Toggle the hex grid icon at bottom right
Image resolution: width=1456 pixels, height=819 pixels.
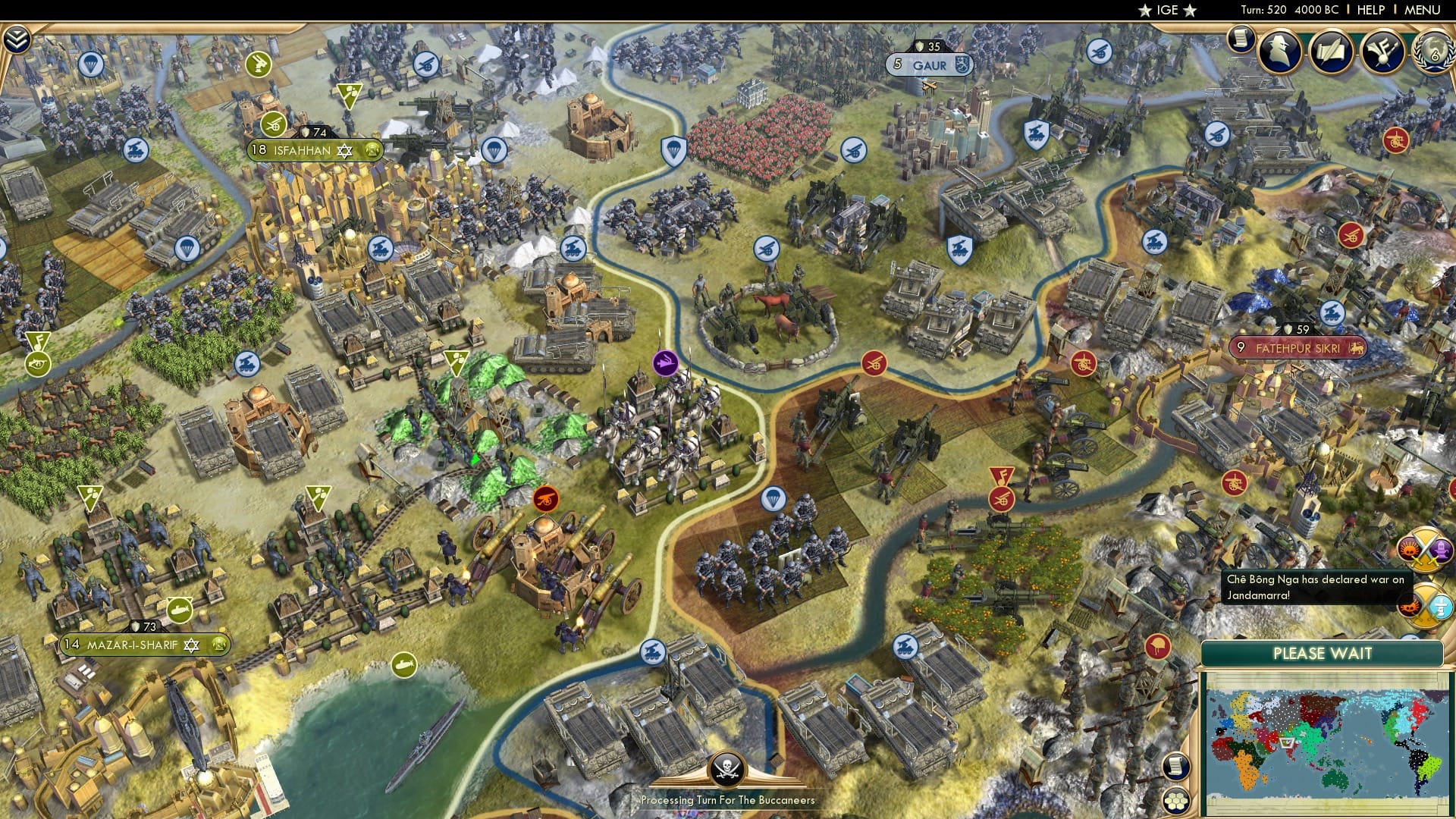point(1175,799)
